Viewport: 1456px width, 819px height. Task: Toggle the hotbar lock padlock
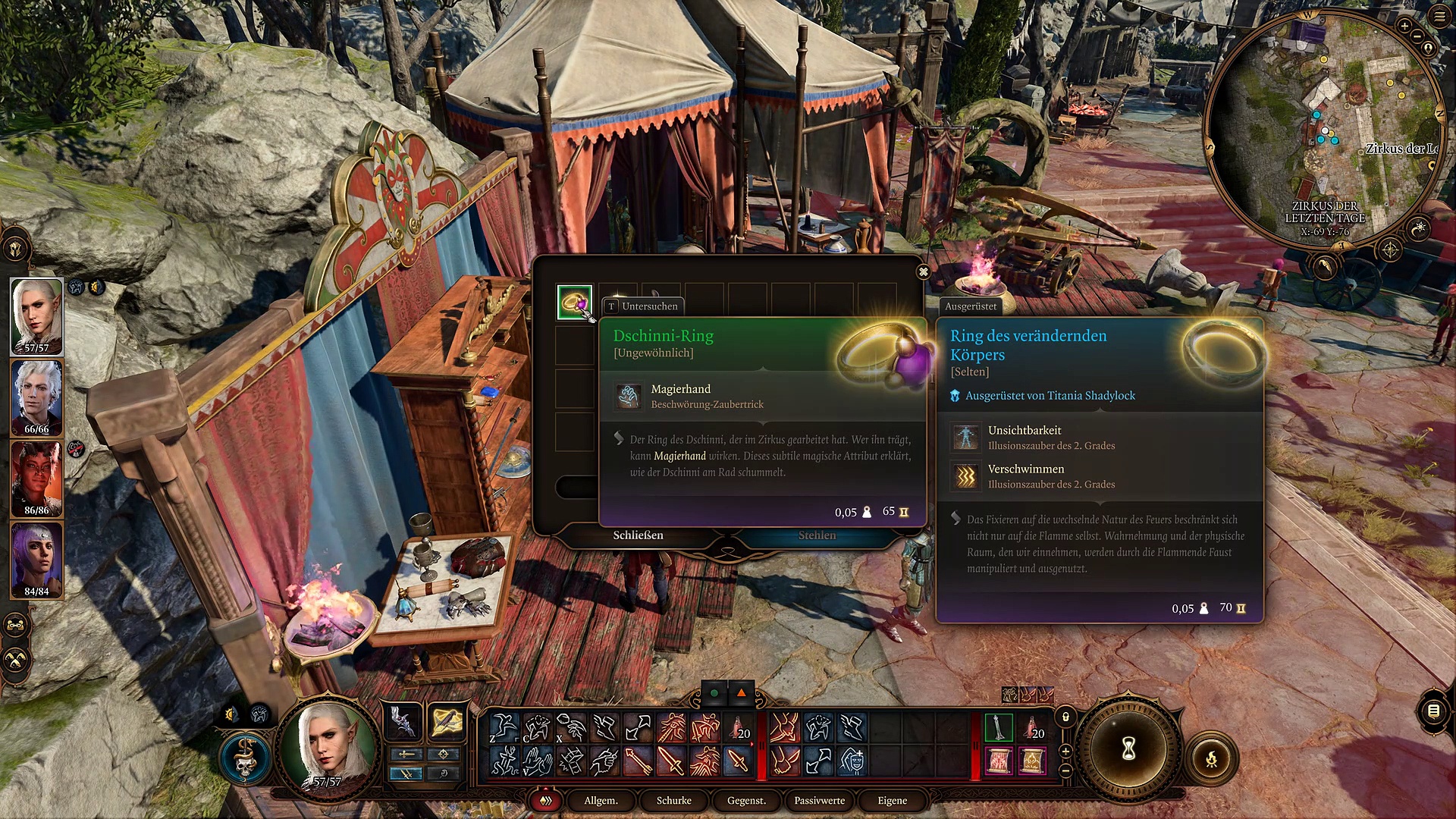coord(1065,717)
